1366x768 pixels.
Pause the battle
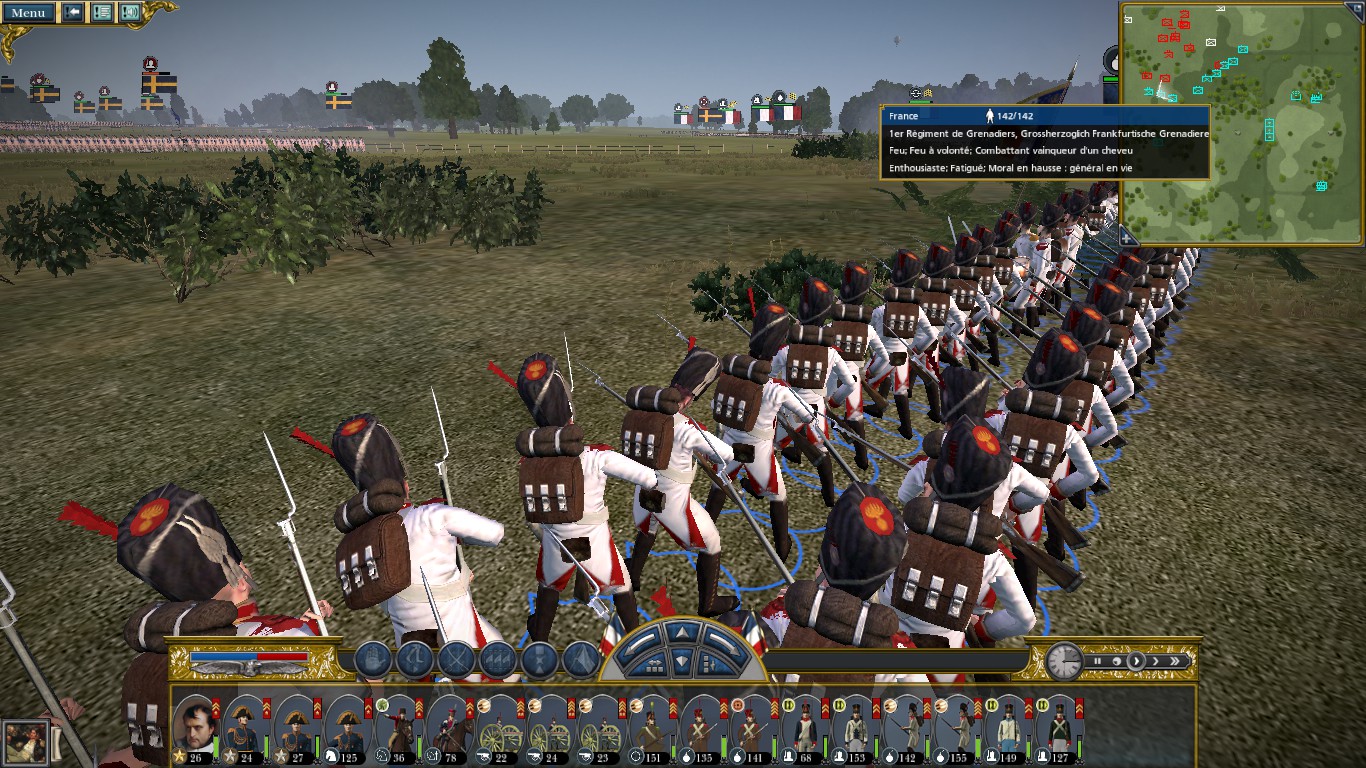click(x=1097, y=661)
